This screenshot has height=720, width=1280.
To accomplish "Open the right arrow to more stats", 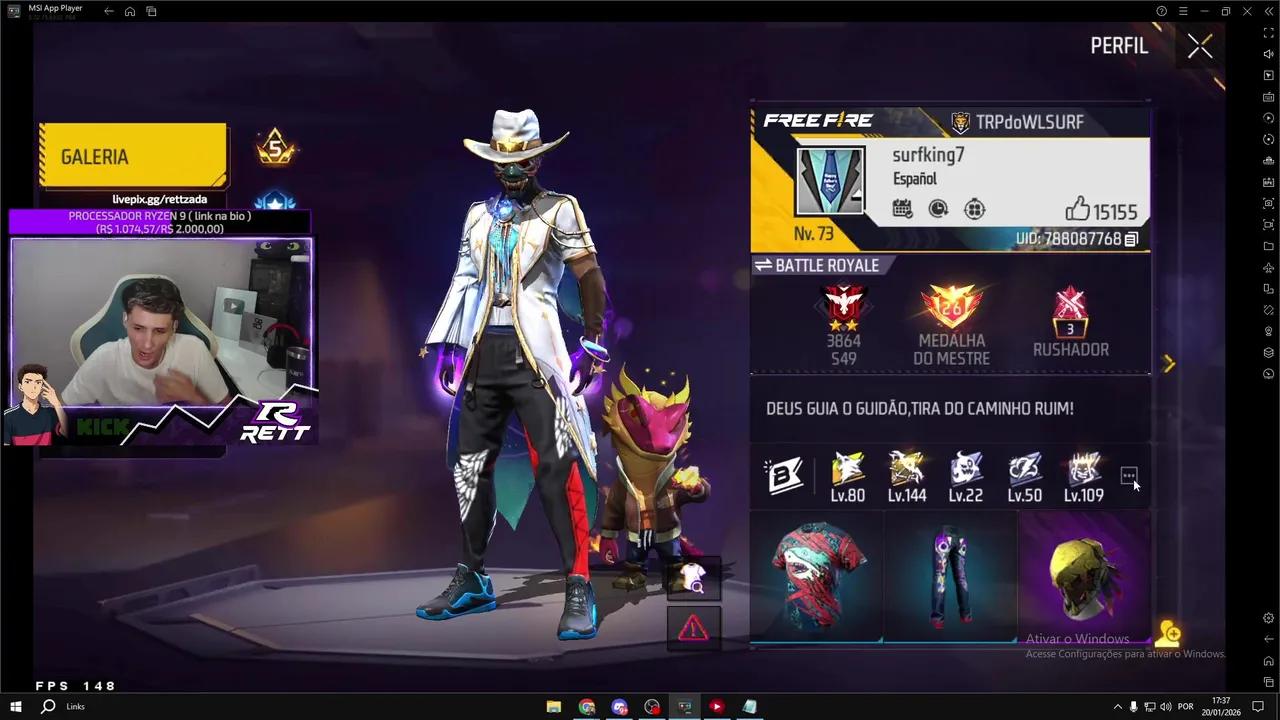I will click(x=1169, y=364).
